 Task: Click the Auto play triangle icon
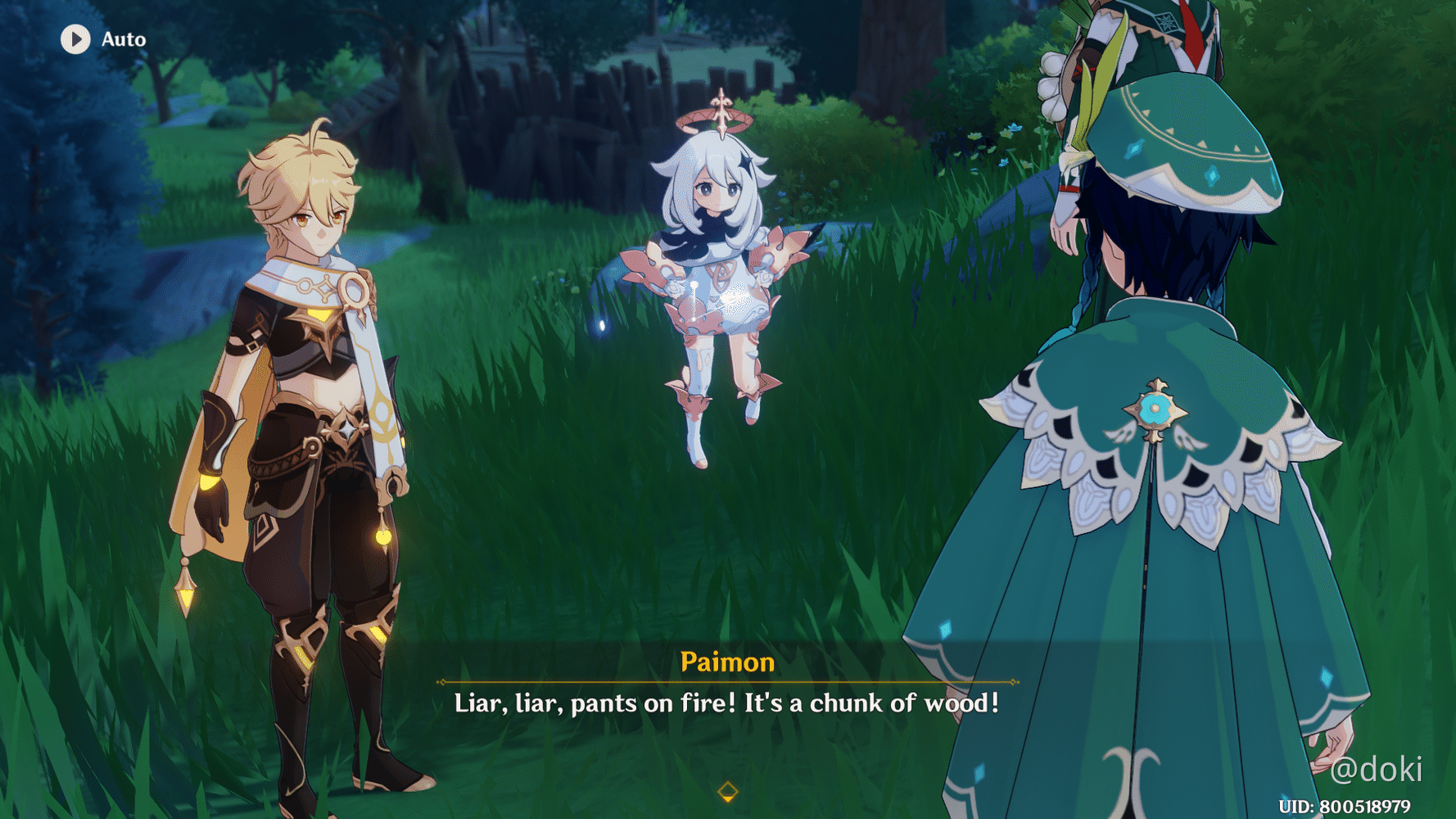76,38
